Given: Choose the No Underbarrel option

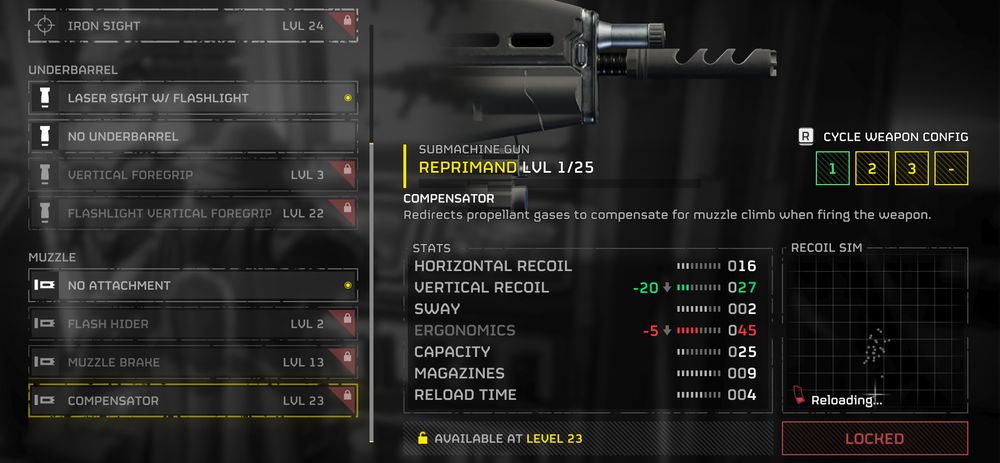Looking at the screenshot, I should 192,136.
